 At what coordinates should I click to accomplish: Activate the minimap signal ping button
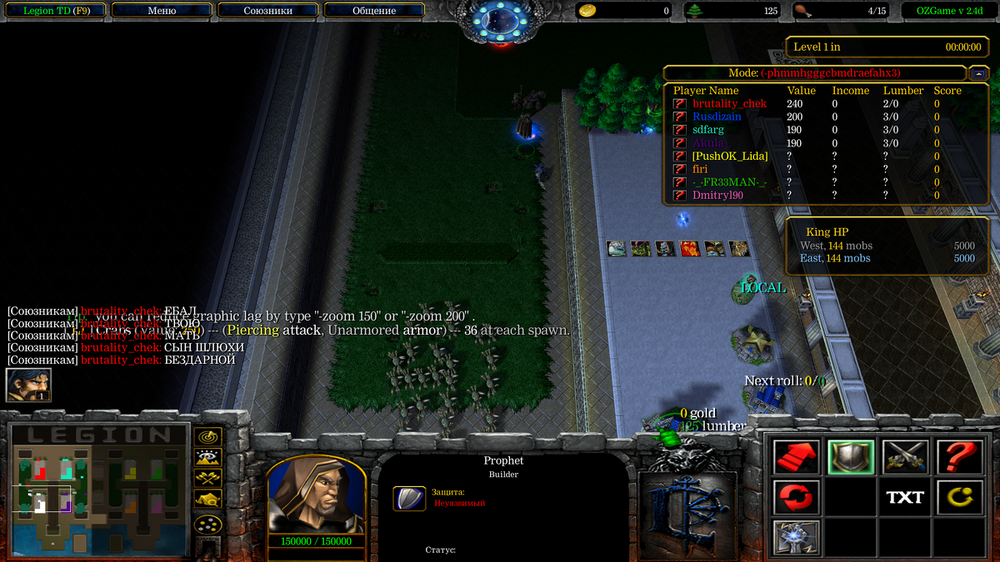pyautogui.click(x=208, y=437)
